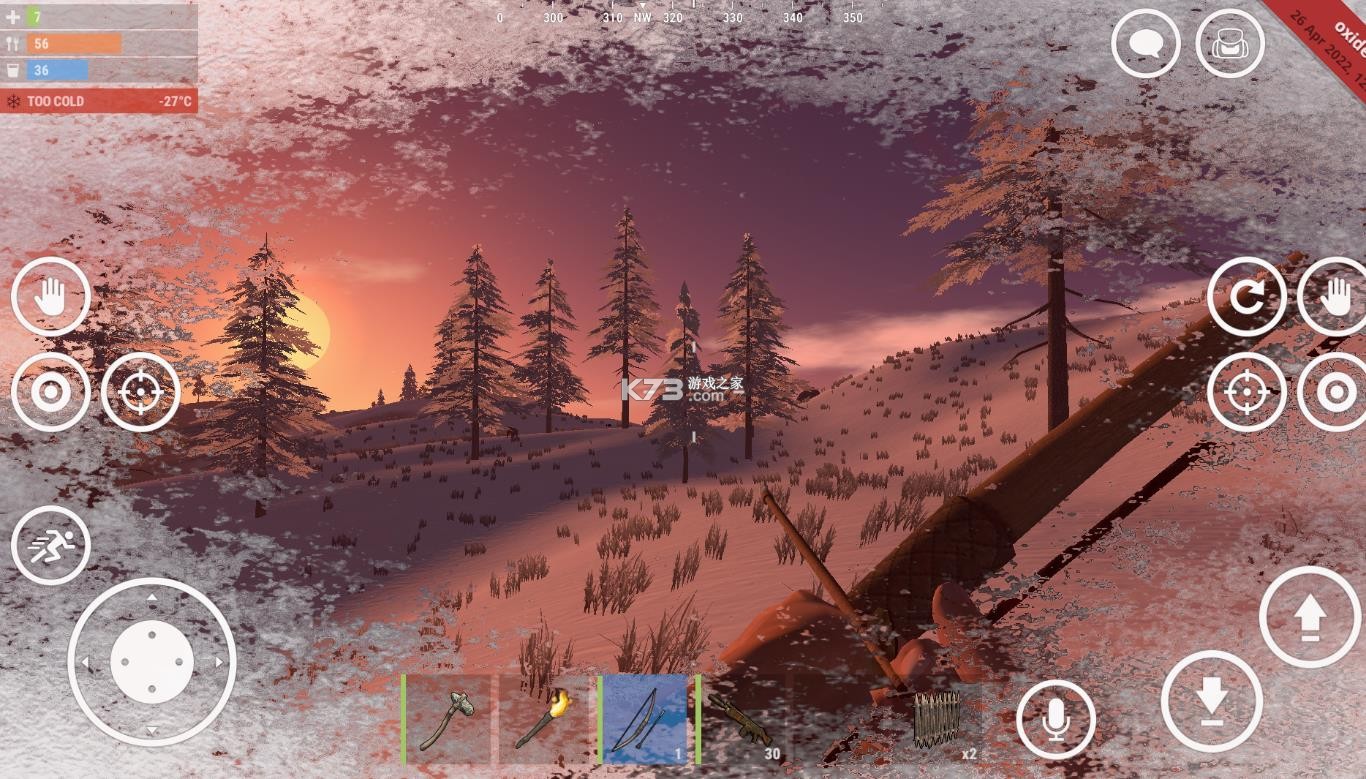Toggle the microphone voice chat button
The width and height of the screenshot is (1366, 779).
coord(1056,720)
